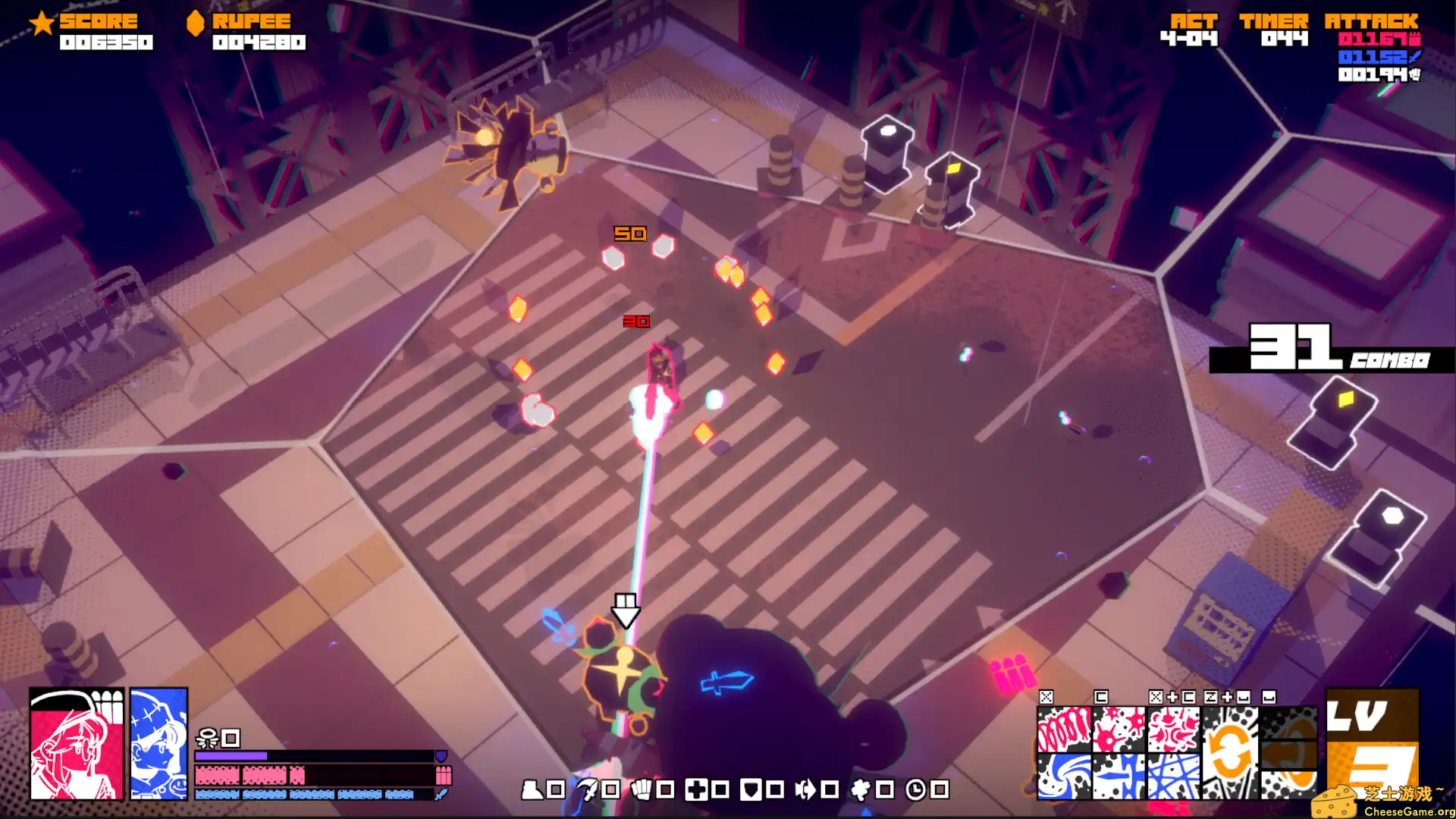Select the shield ability icon
1456x819 pixels.
click(752, 790)
